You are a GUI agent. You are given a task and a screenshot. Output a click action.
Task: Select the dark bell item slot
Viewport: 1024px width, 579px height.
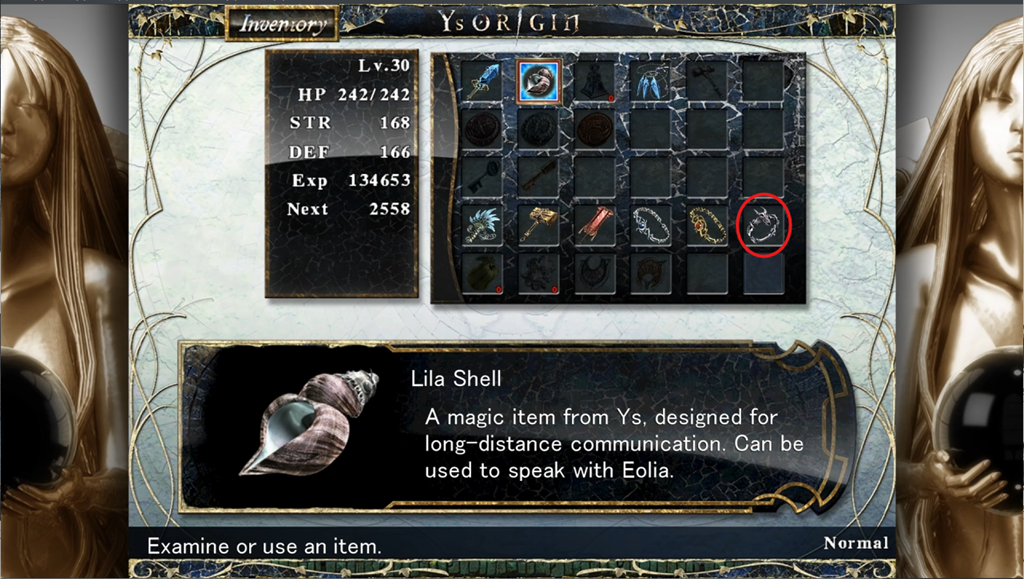coord(596,81)
